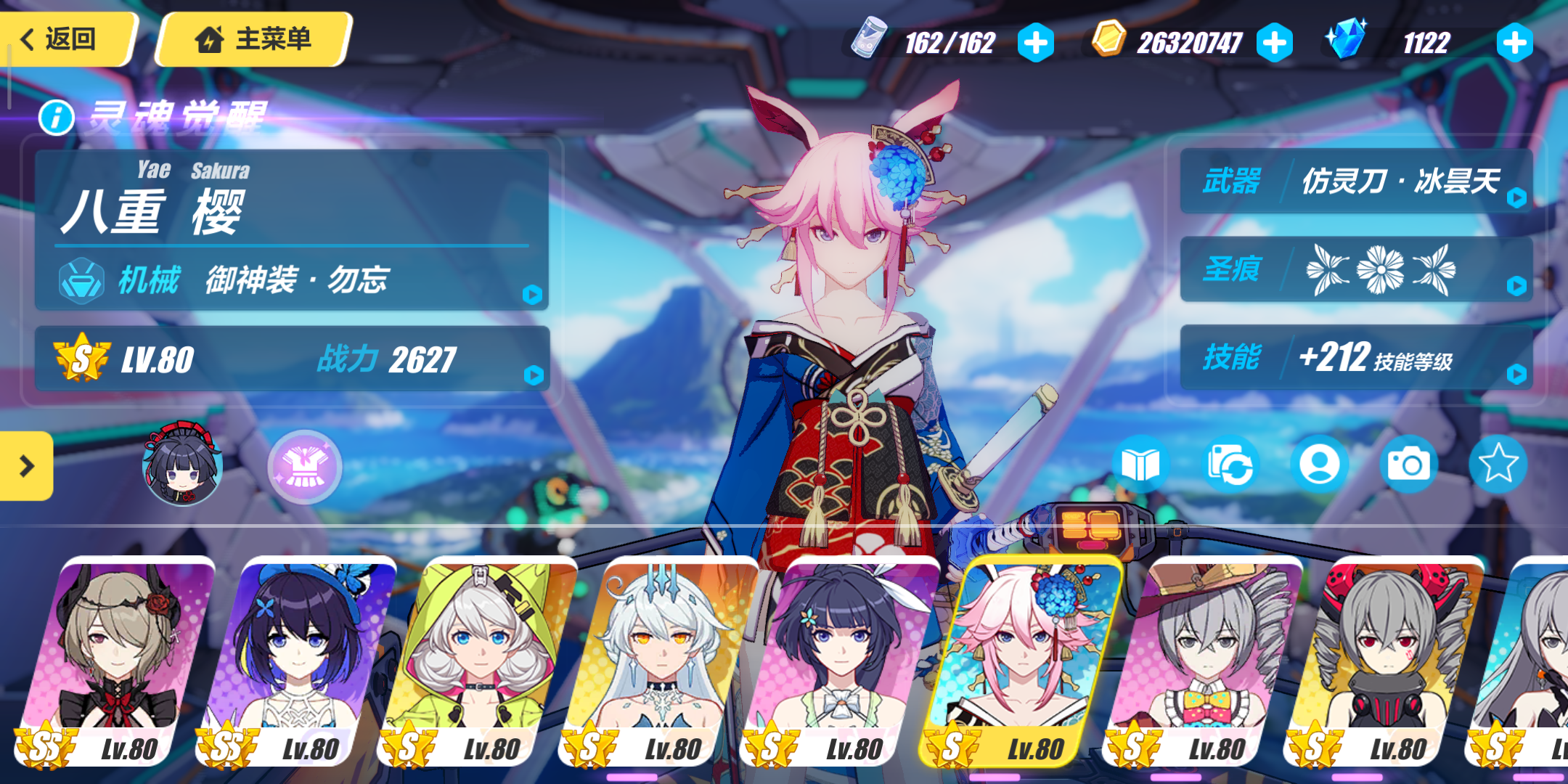Buy crystals with the plus button

(x=1514, y=43)
